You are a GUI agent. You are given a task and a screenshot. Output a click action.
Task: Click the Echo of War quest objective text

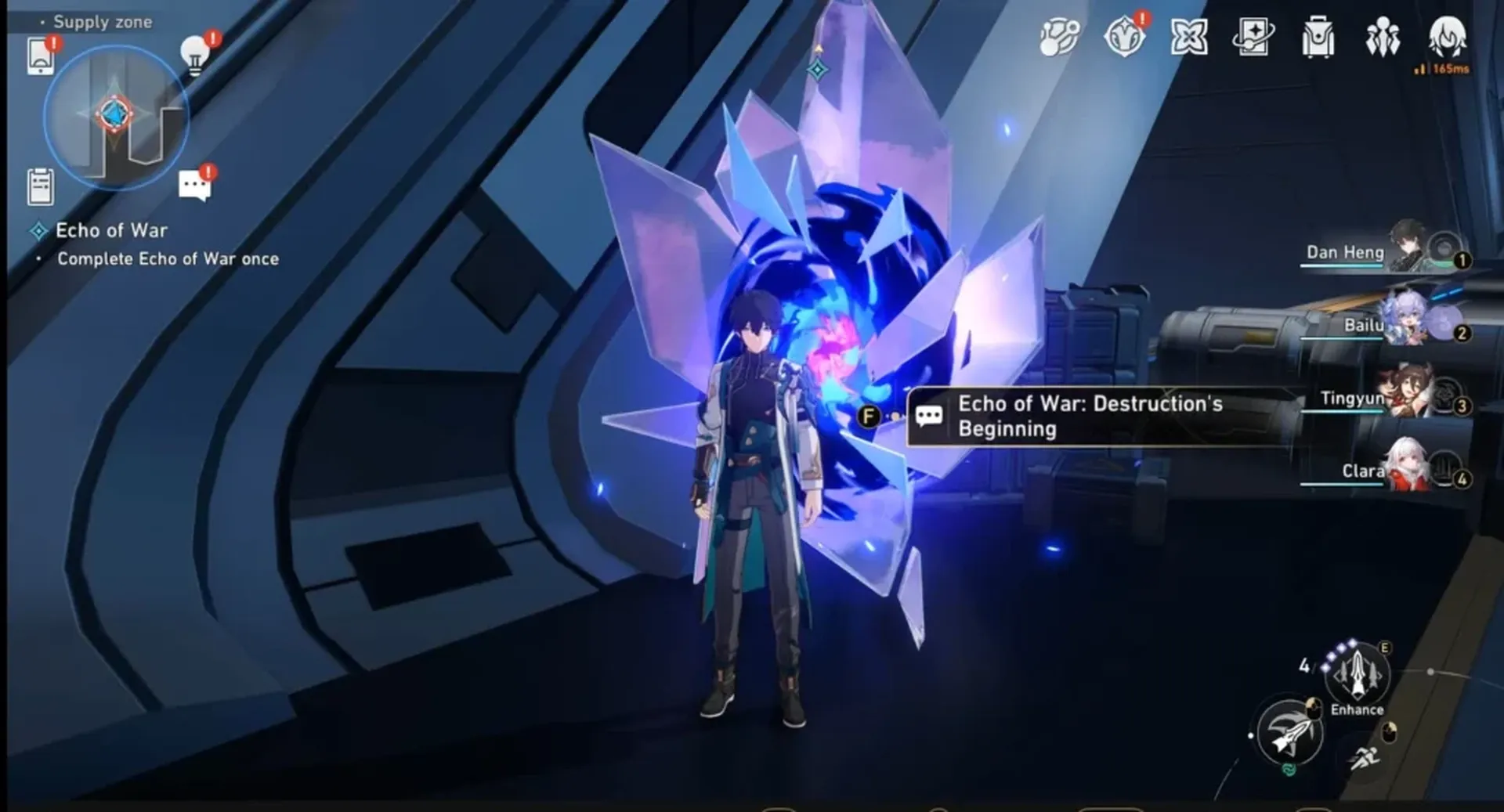[x=111, y=230]
